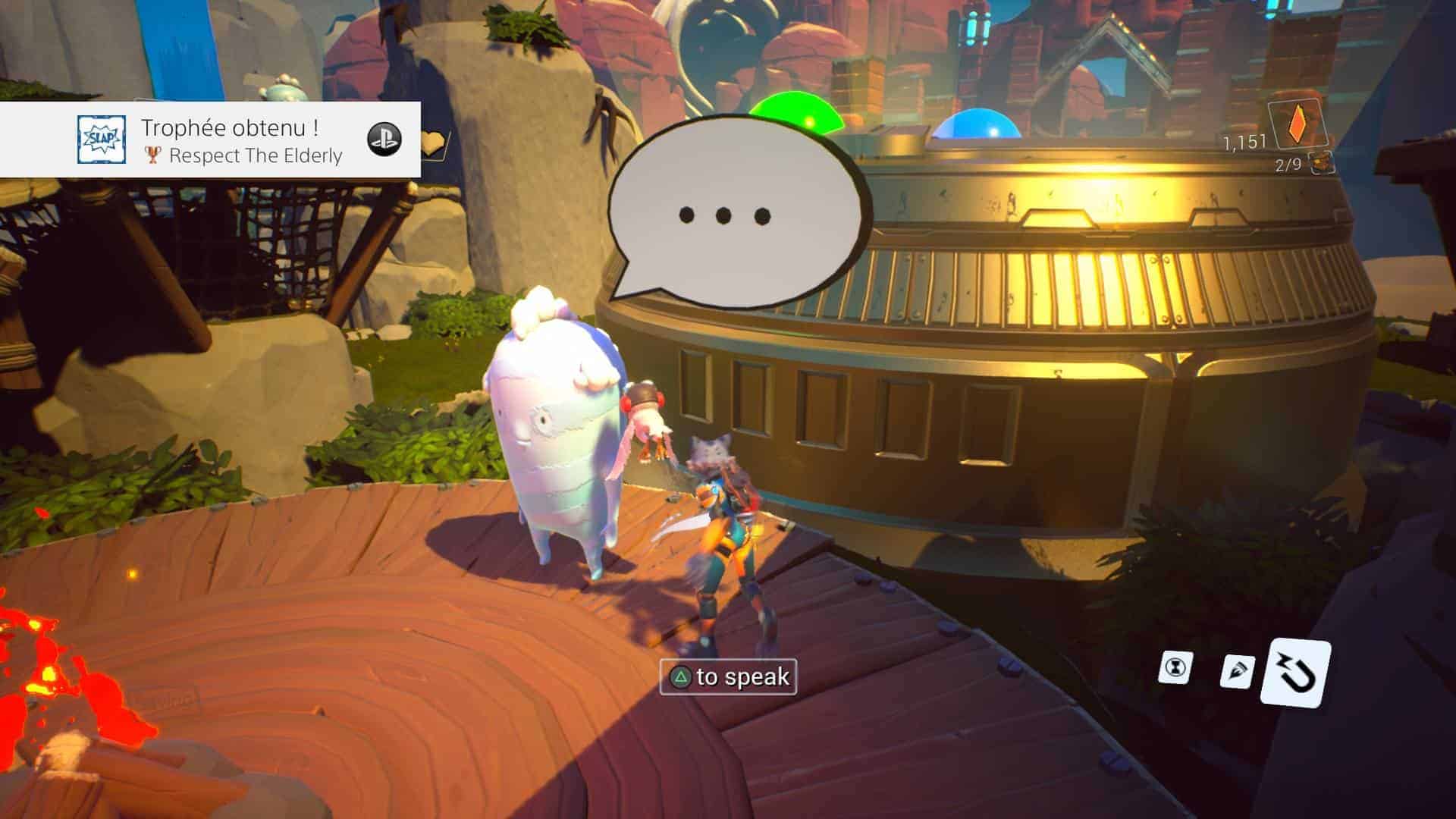1456x819 pixels.
Task: Activate the hourglass power card
Action: pyautogui.click(x=1175, y=668)
